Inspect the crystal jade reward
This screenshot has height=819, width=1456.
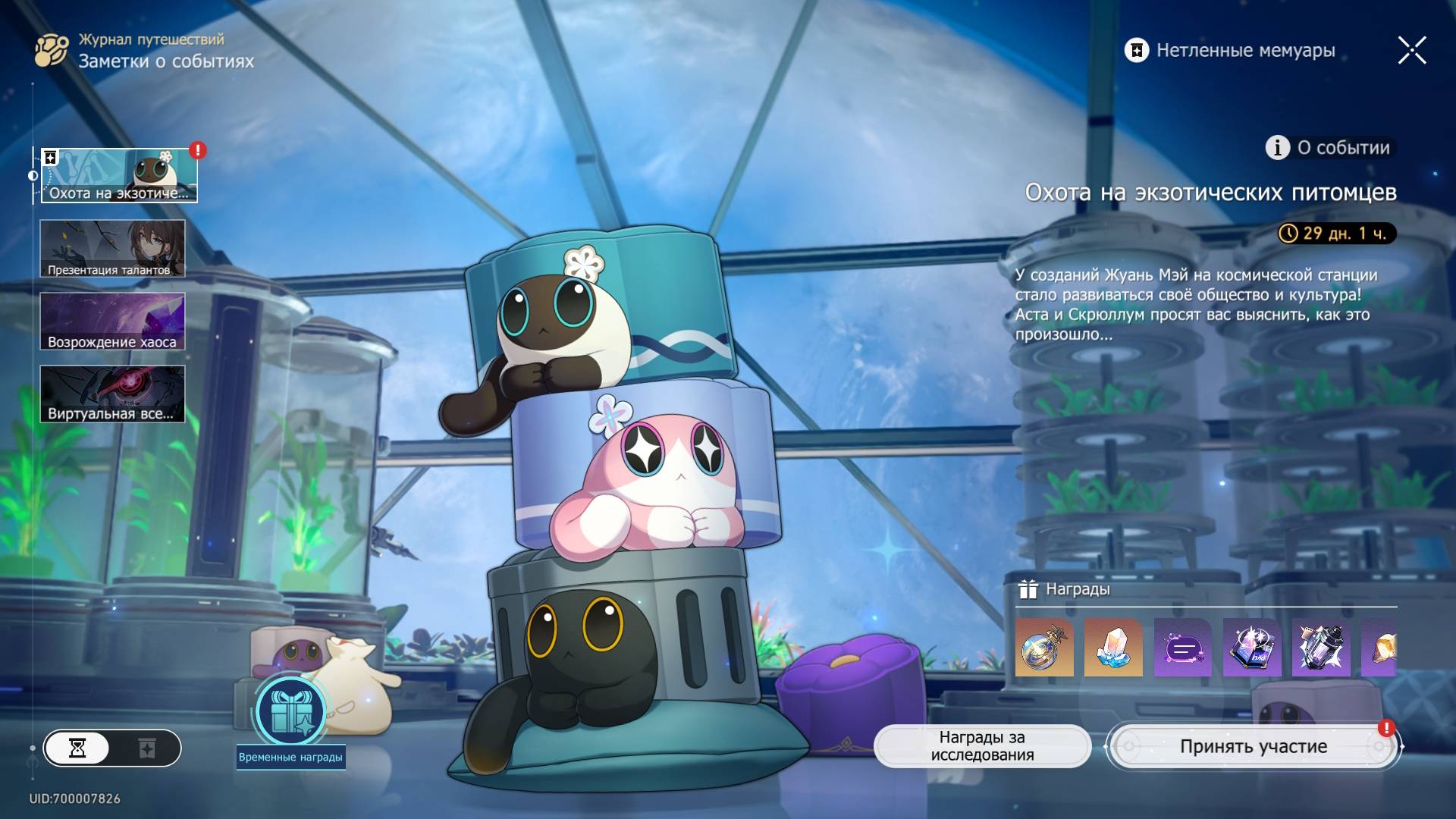(x=1113, y=648)
